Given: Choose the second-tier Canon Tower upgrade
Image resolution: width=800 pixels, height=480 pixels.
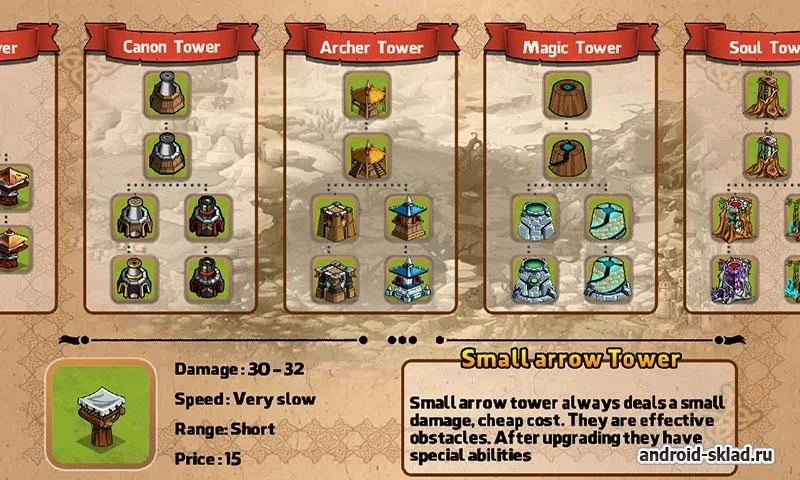Looking at the screenshot, I should click(x=168, y=155).
